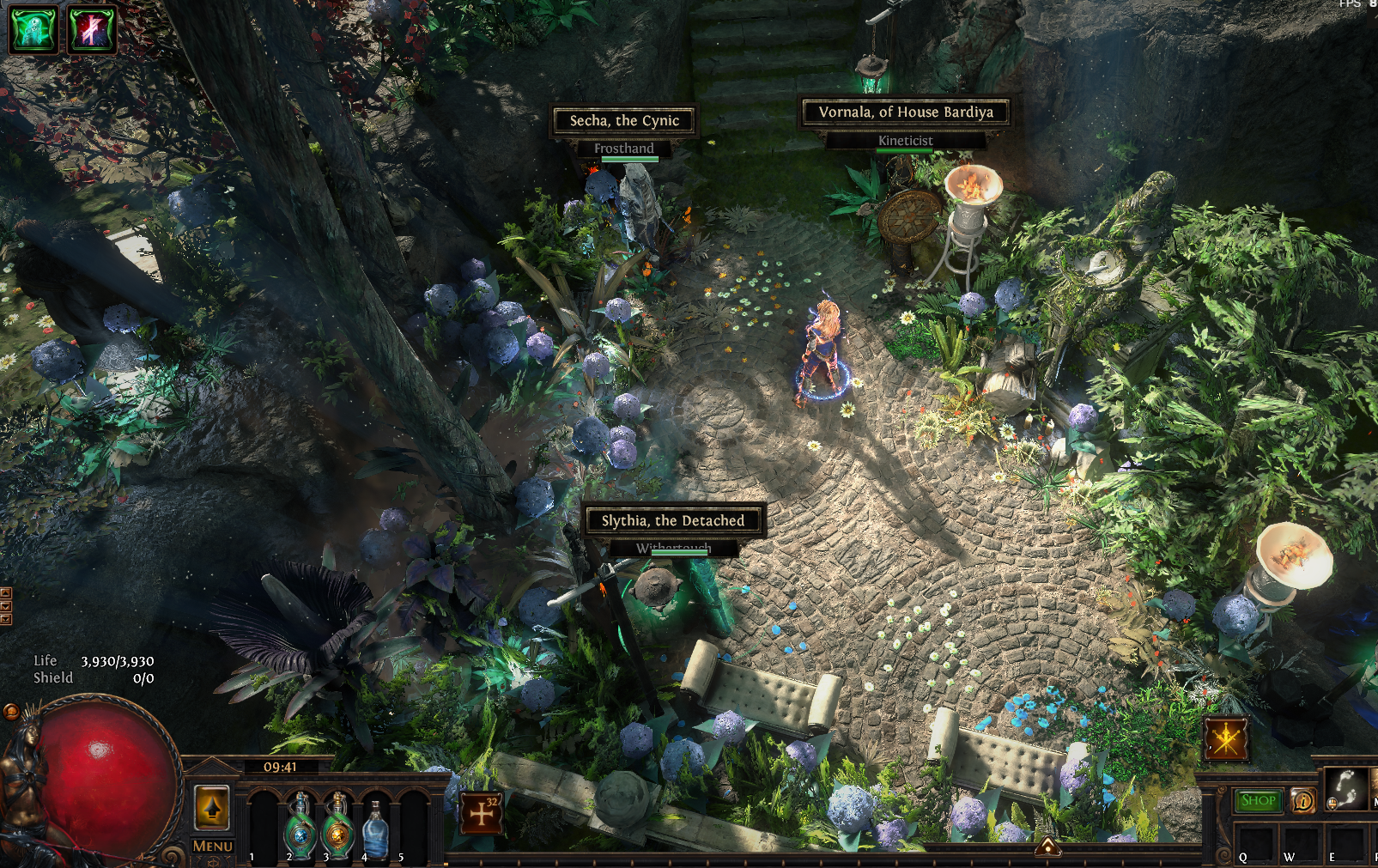Select the pink rune buff icon

click(x=92, y=29)
